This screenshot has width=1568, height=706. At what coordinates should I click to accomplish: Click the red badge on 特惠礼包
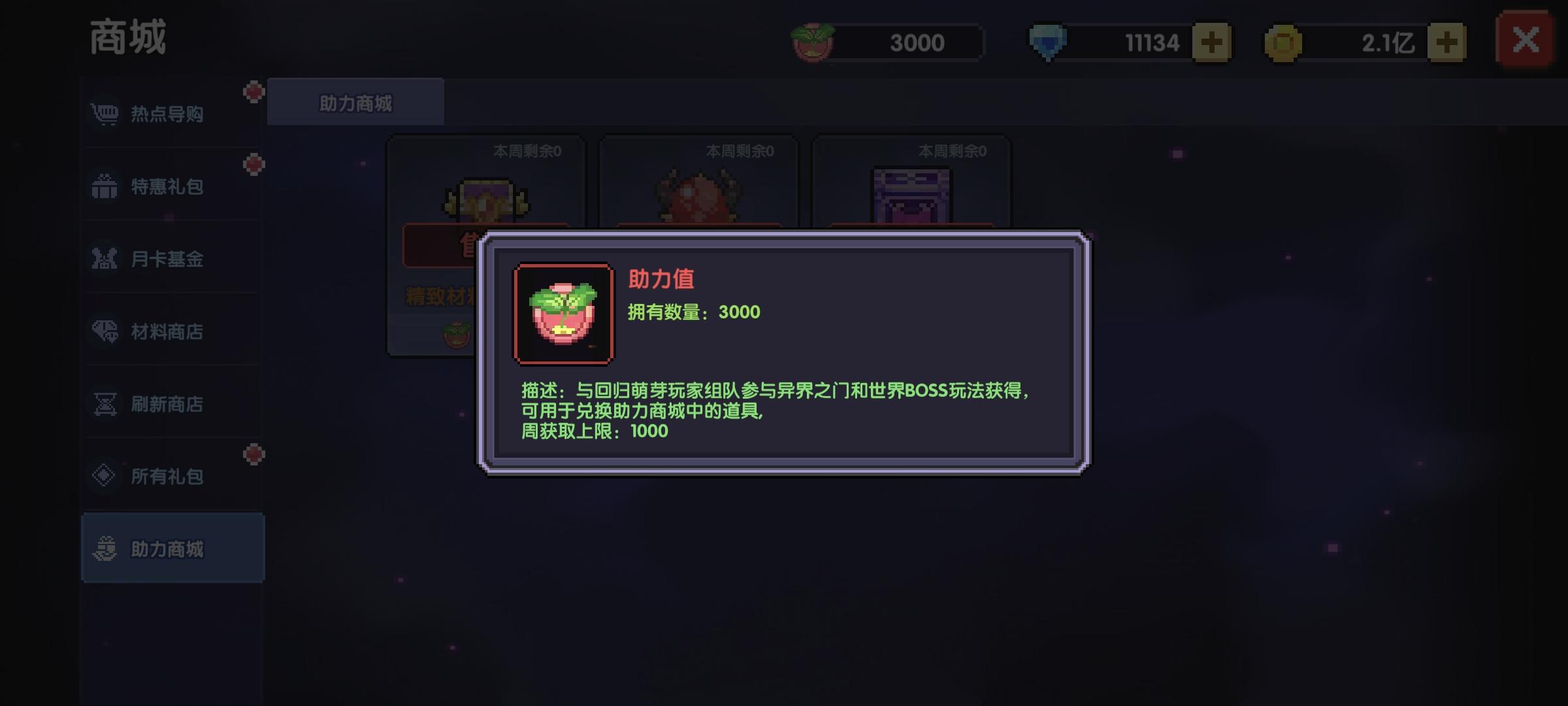pos(252,165)
